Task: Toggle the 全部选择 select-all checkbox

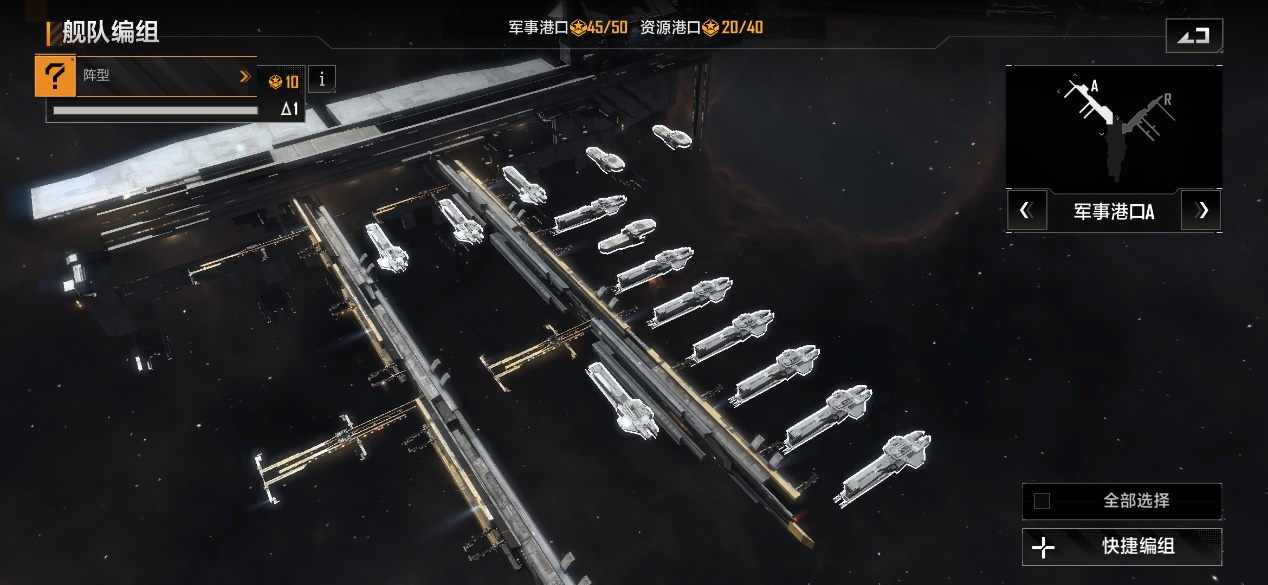Action: point(1042,501)
